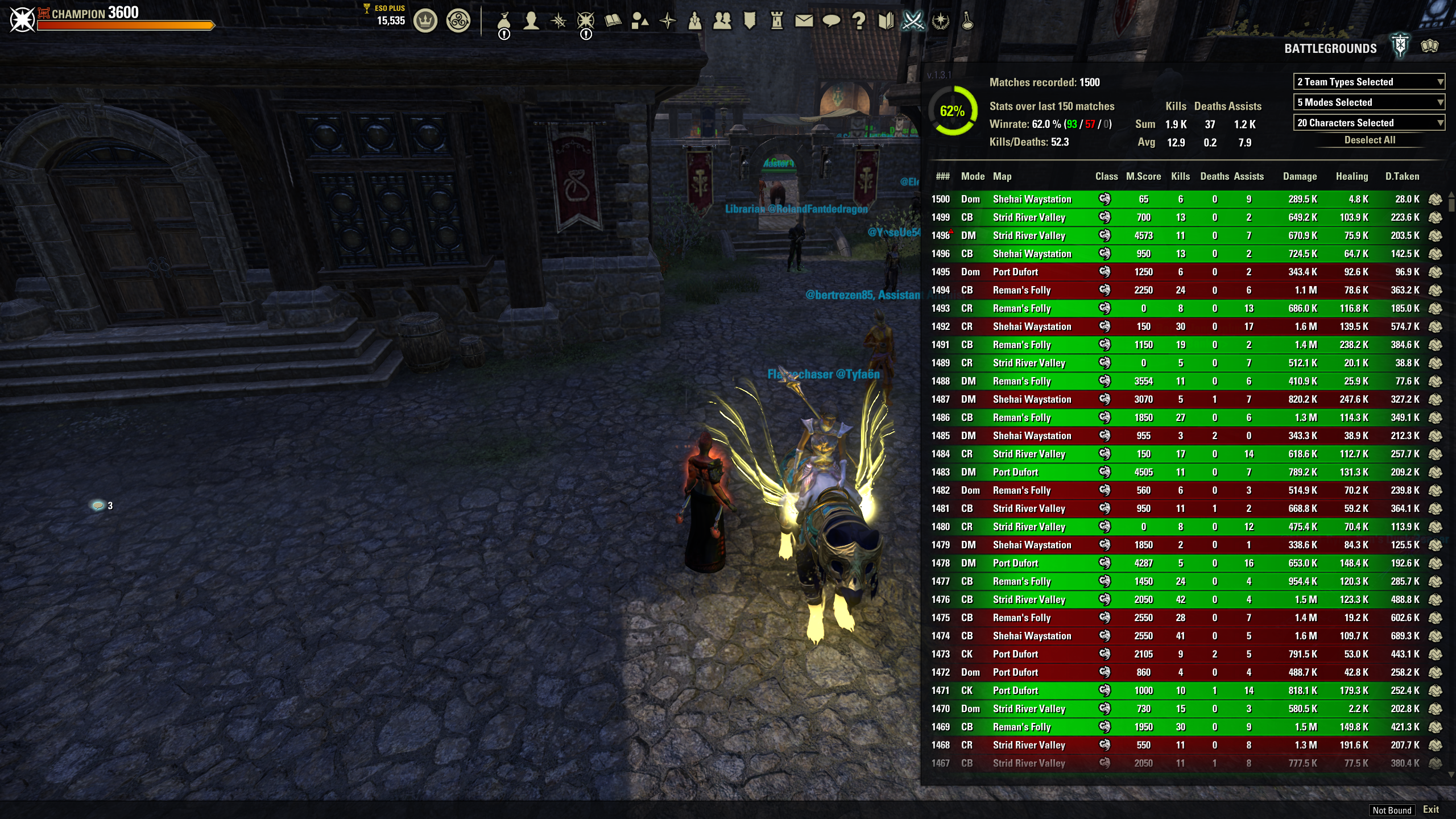Open the guilds people icon
The height and width of the screenshot is (819, 1456).
[x=723, y=21]
